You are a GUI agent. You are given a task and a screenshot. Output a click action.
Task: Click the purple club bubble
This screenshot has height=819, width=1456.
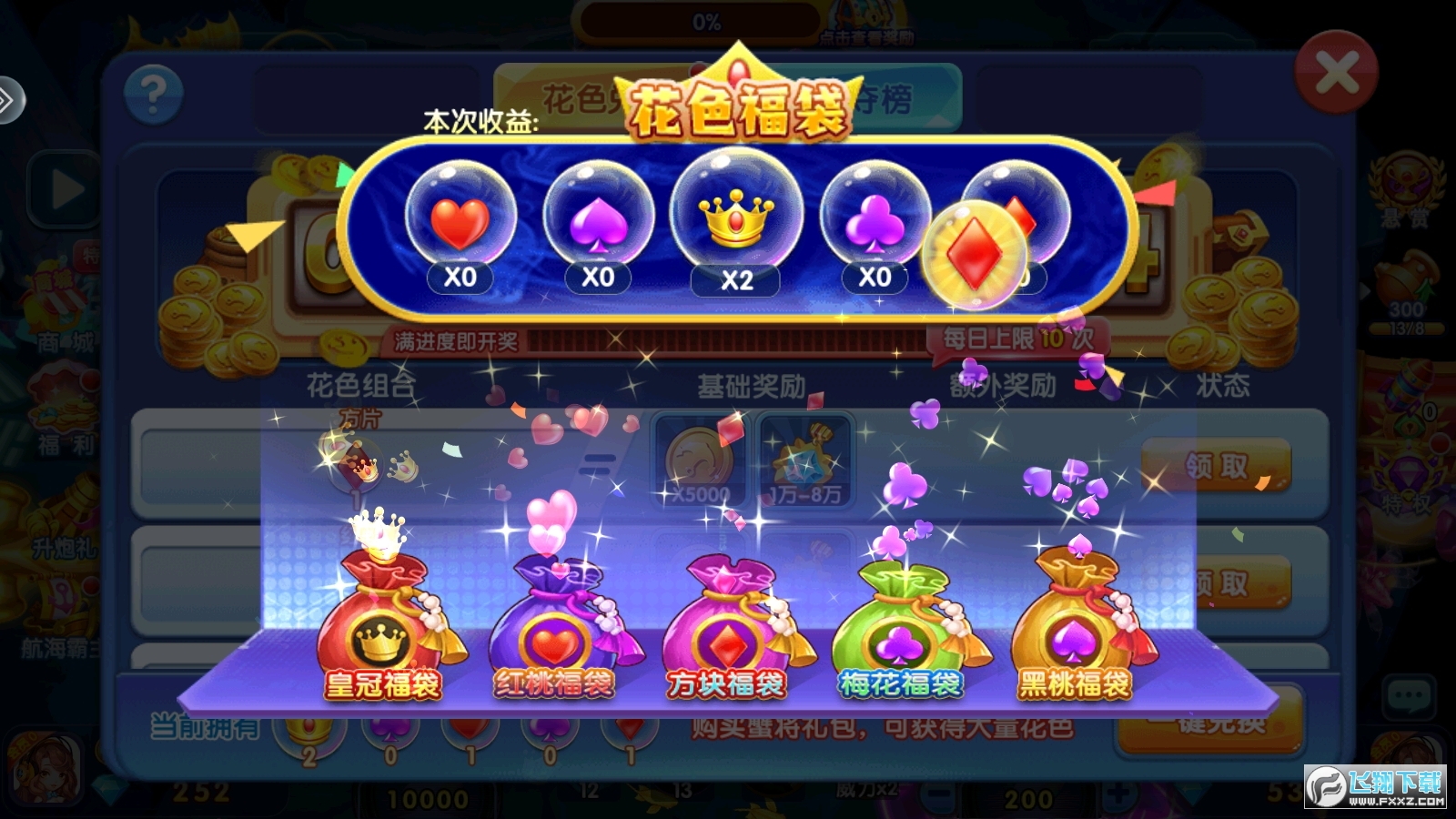[875, 218]
